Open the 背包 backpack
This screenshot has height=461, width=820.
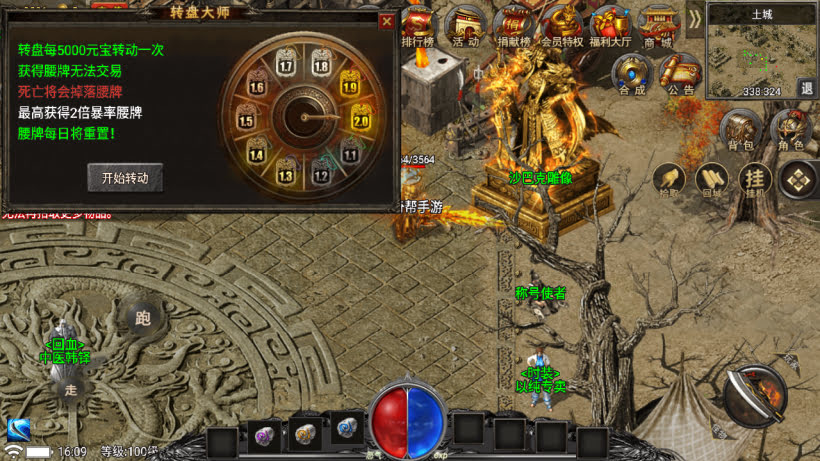(741, 130)
